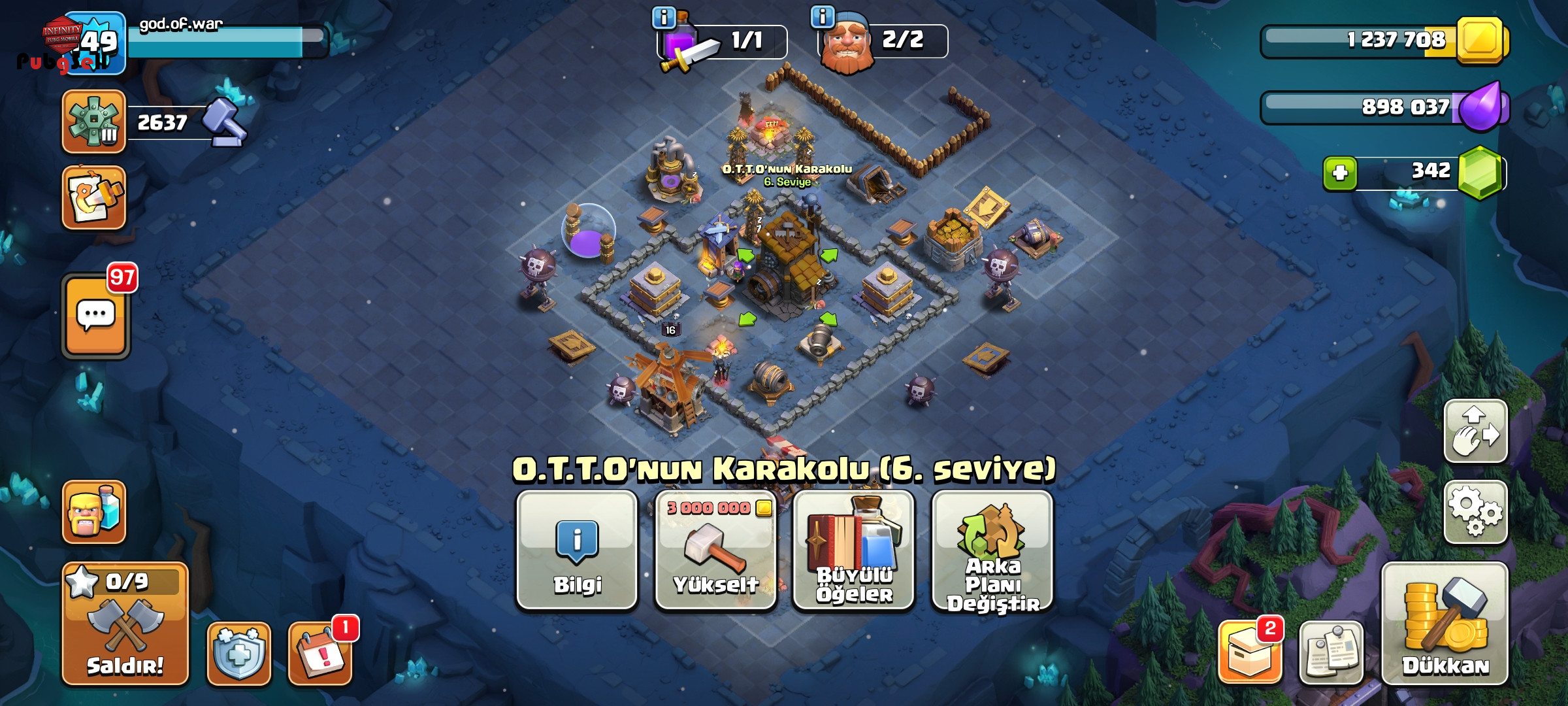This screenshot has height=706, width=1568.
Task: Open the orange quest scroll icon
Action: coord(94,197)
